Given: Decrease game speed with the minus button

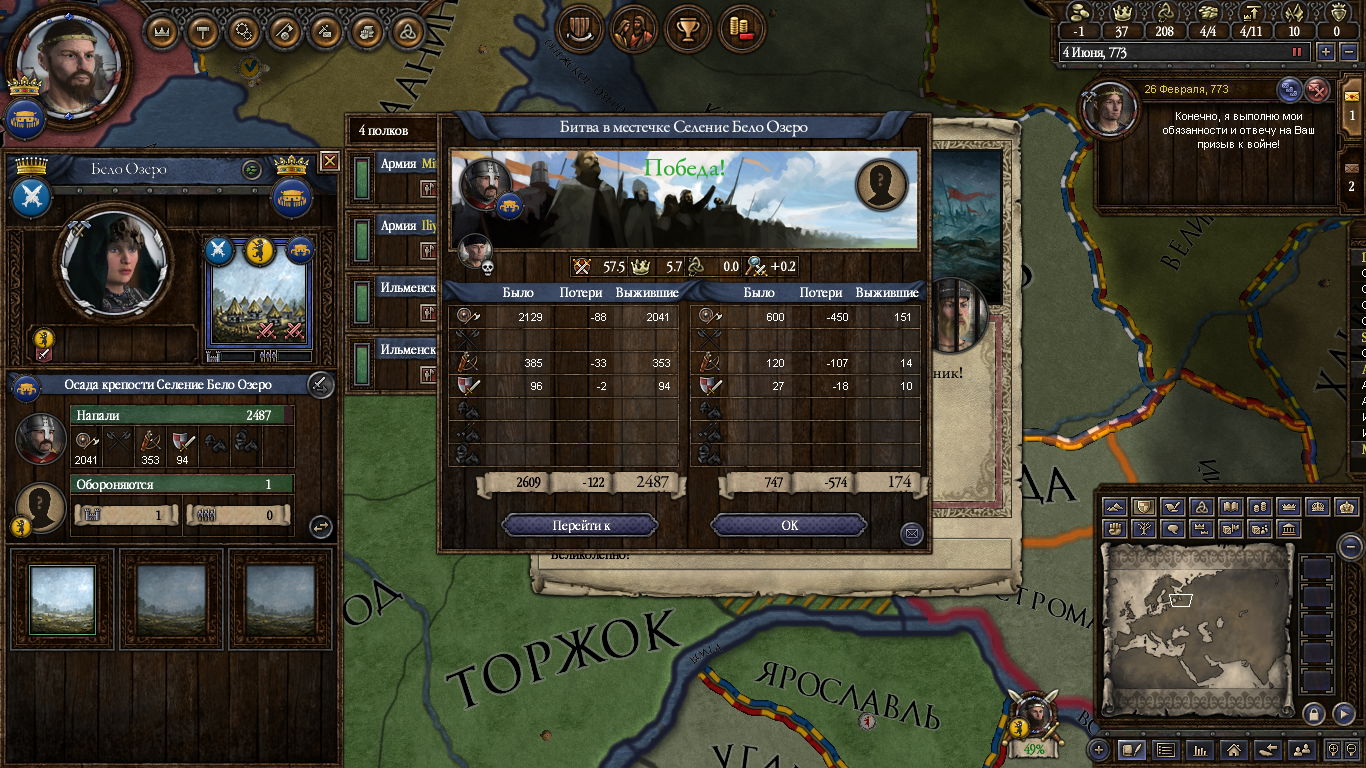Looking at the screenshot, I should [x=1348, y=52].
